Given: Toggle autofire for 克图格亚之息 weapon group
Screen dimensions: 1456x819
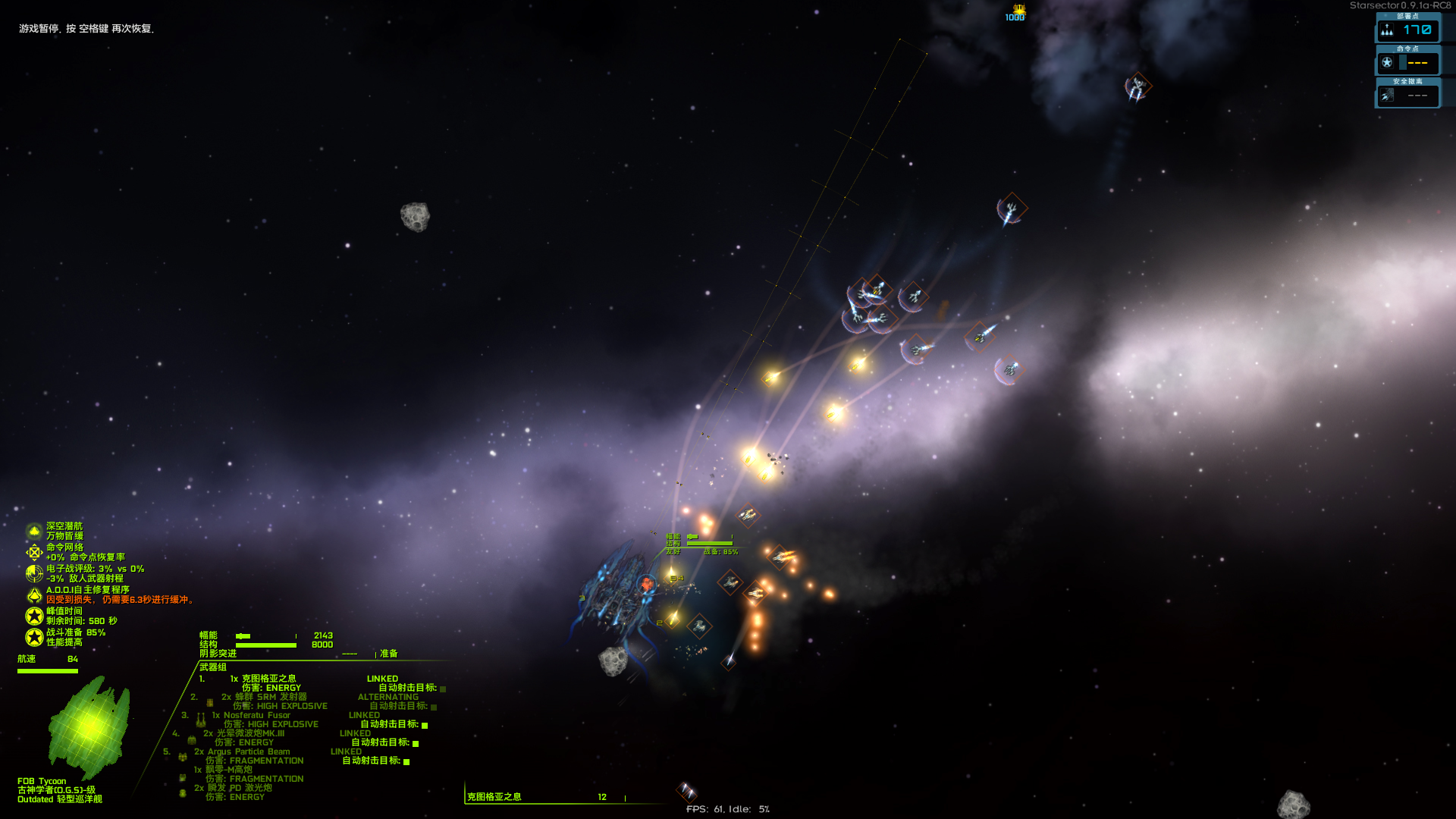Looking at the screenshot, I should pyautogui.click(x=442, y=689).
